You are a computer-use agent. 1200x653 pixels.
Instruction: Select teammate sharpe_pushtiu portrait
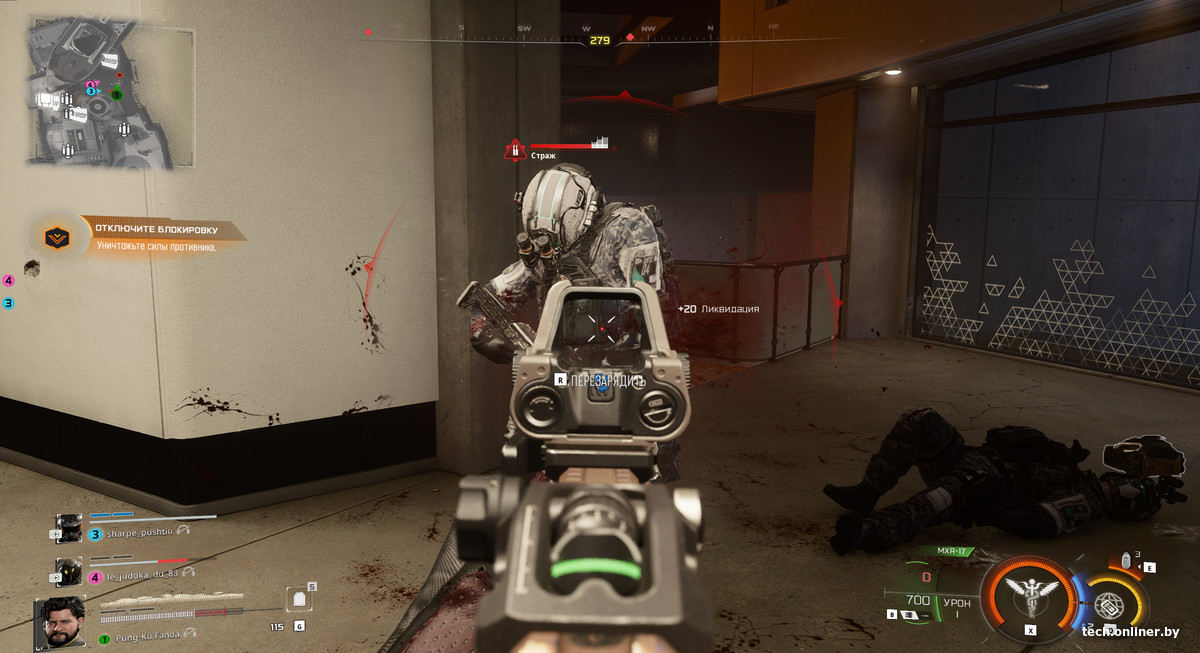pyautogui.click(x=68, y=528)
